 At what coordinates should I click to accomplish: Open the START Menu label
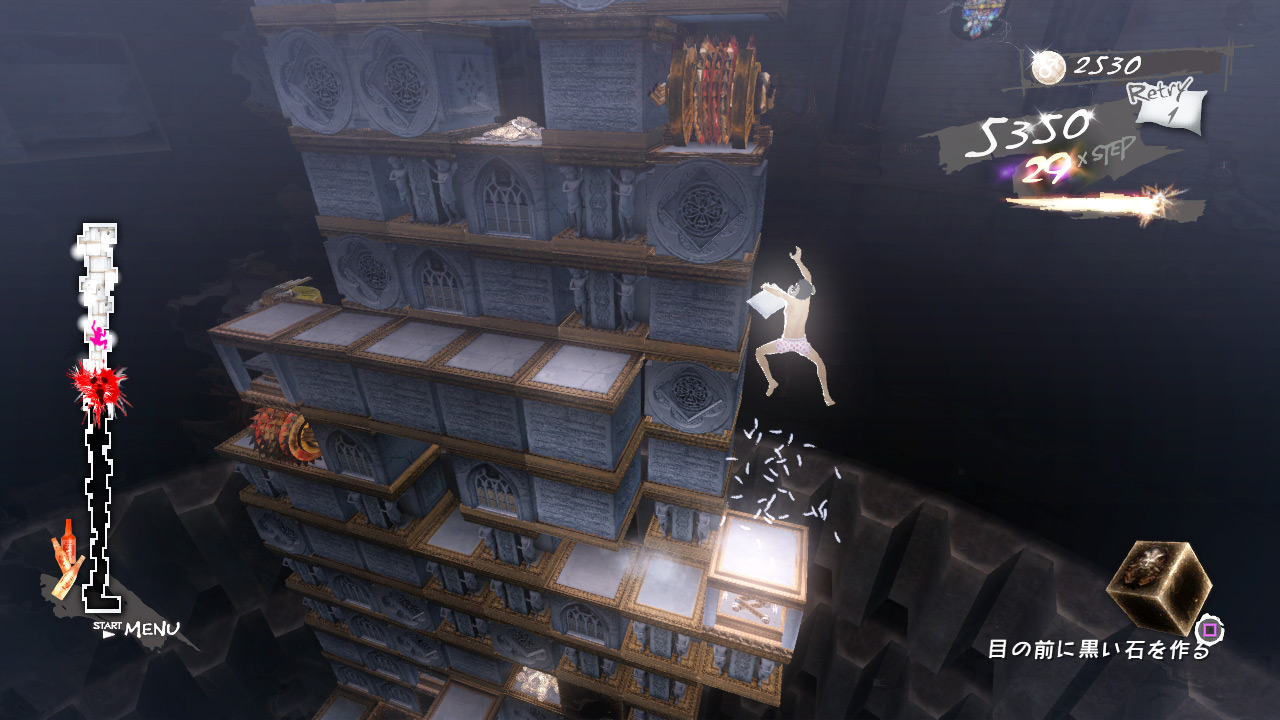140,629
